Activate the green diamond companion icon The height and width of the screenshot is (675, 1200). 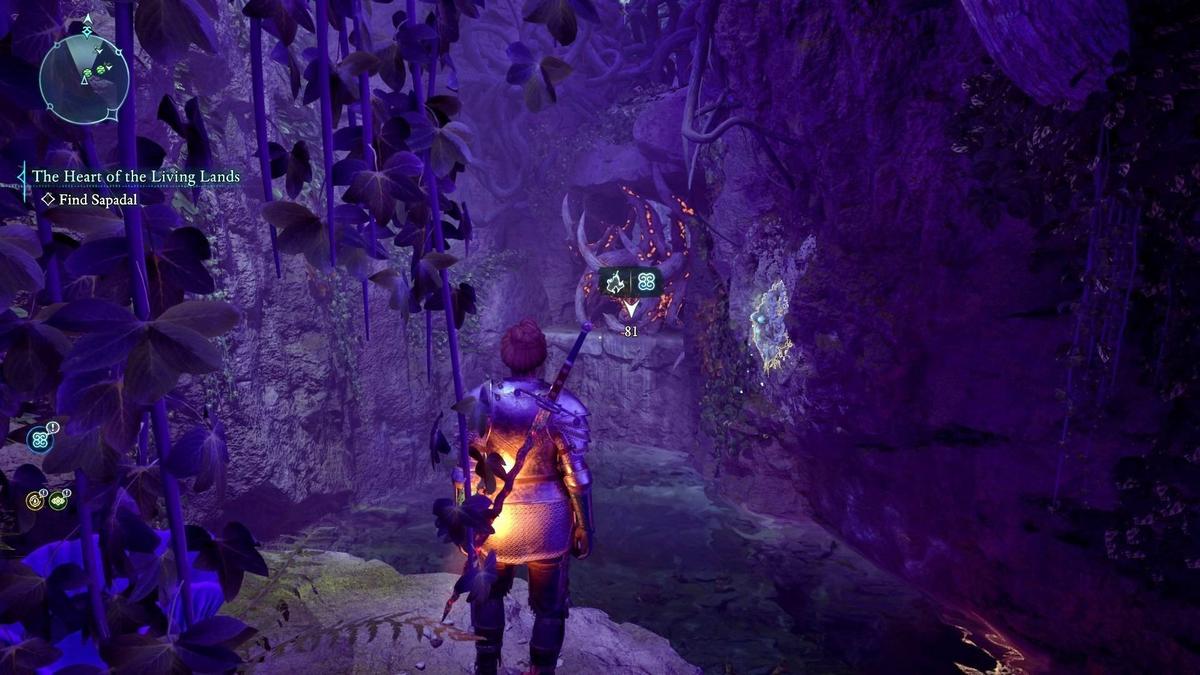pos(58,499)
